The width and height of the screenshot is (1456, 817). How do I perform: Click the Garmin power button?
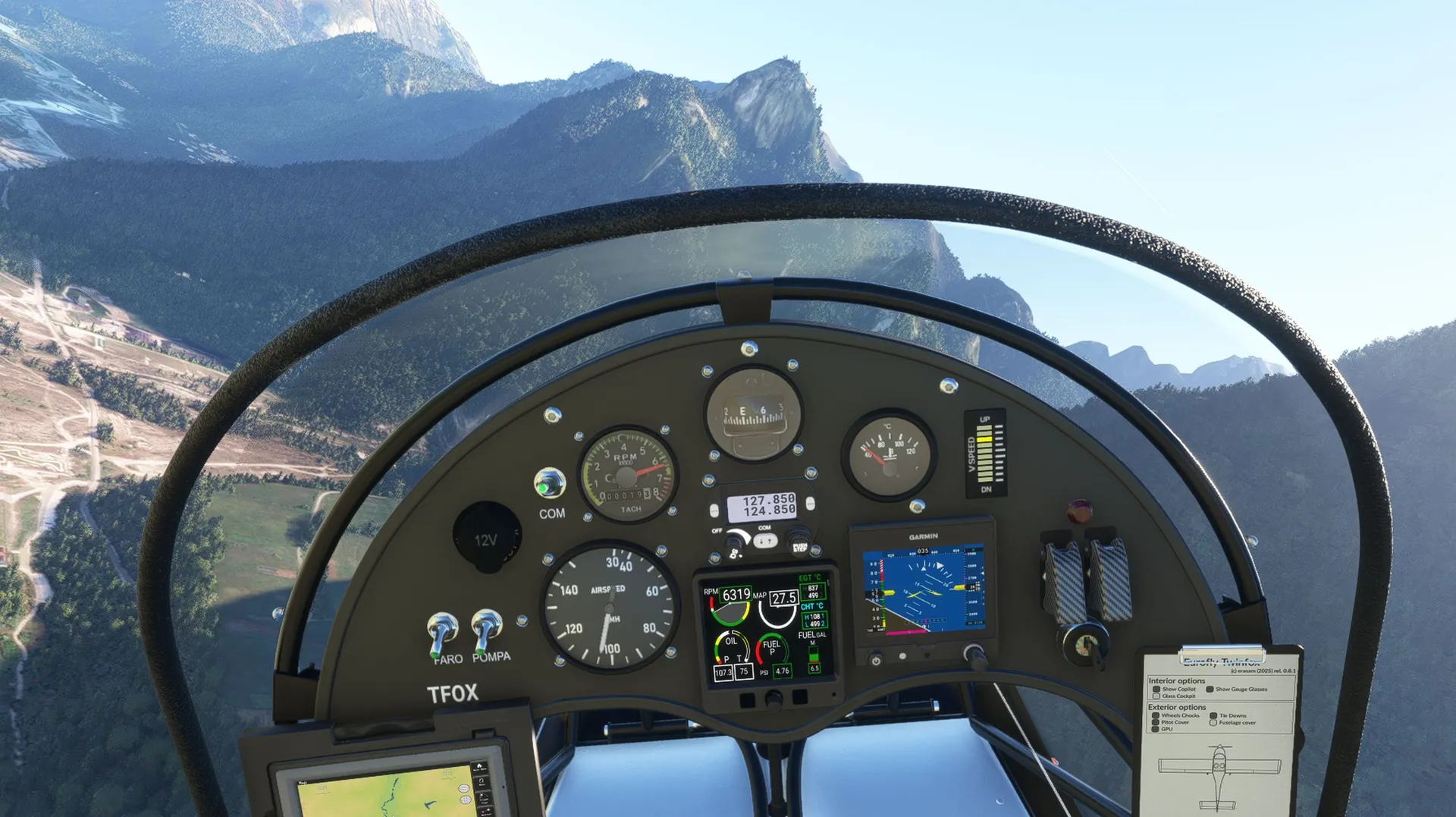point(876,660)
